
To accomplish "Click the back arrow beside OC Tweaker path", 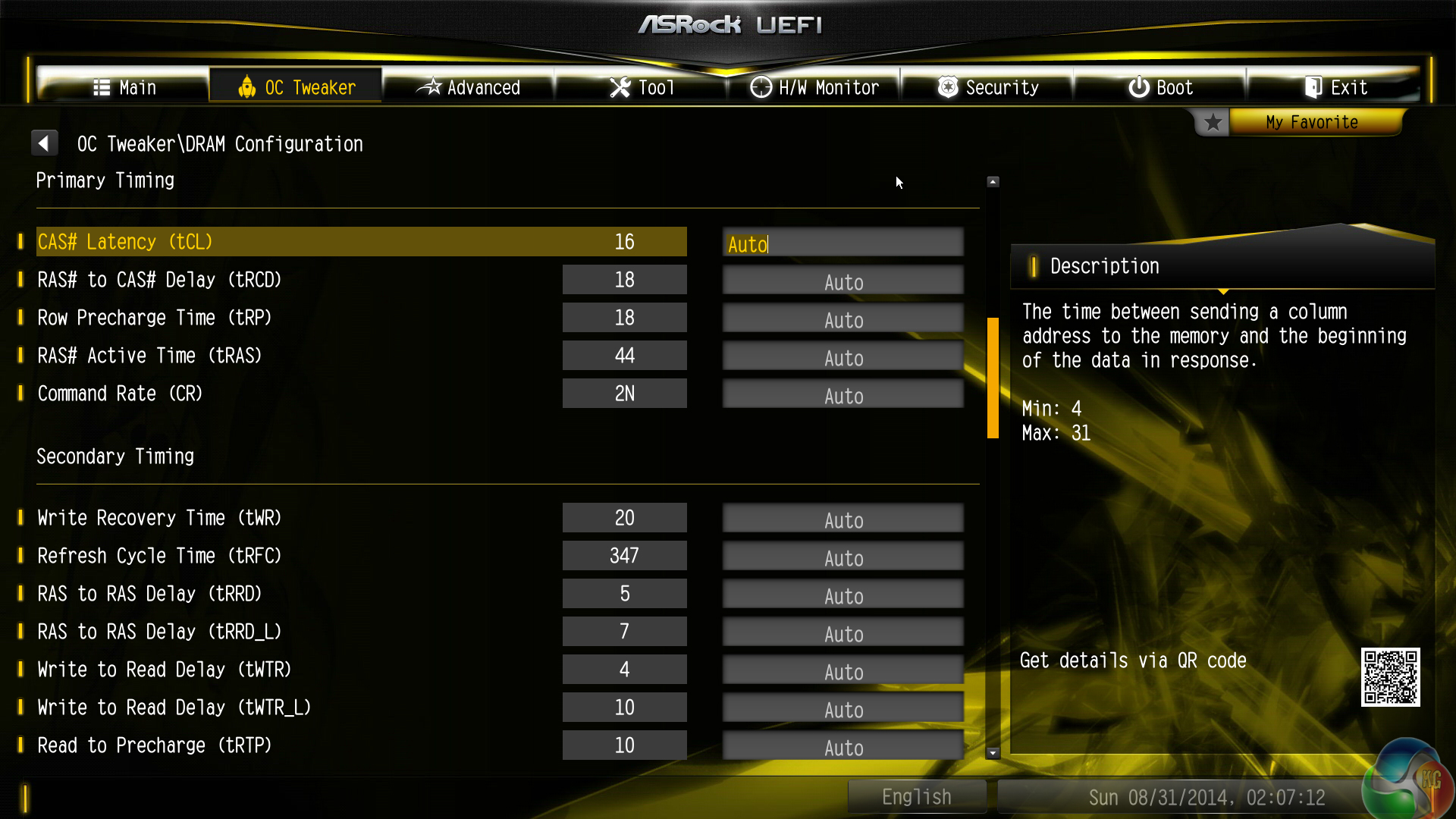I will coord(44,143).
